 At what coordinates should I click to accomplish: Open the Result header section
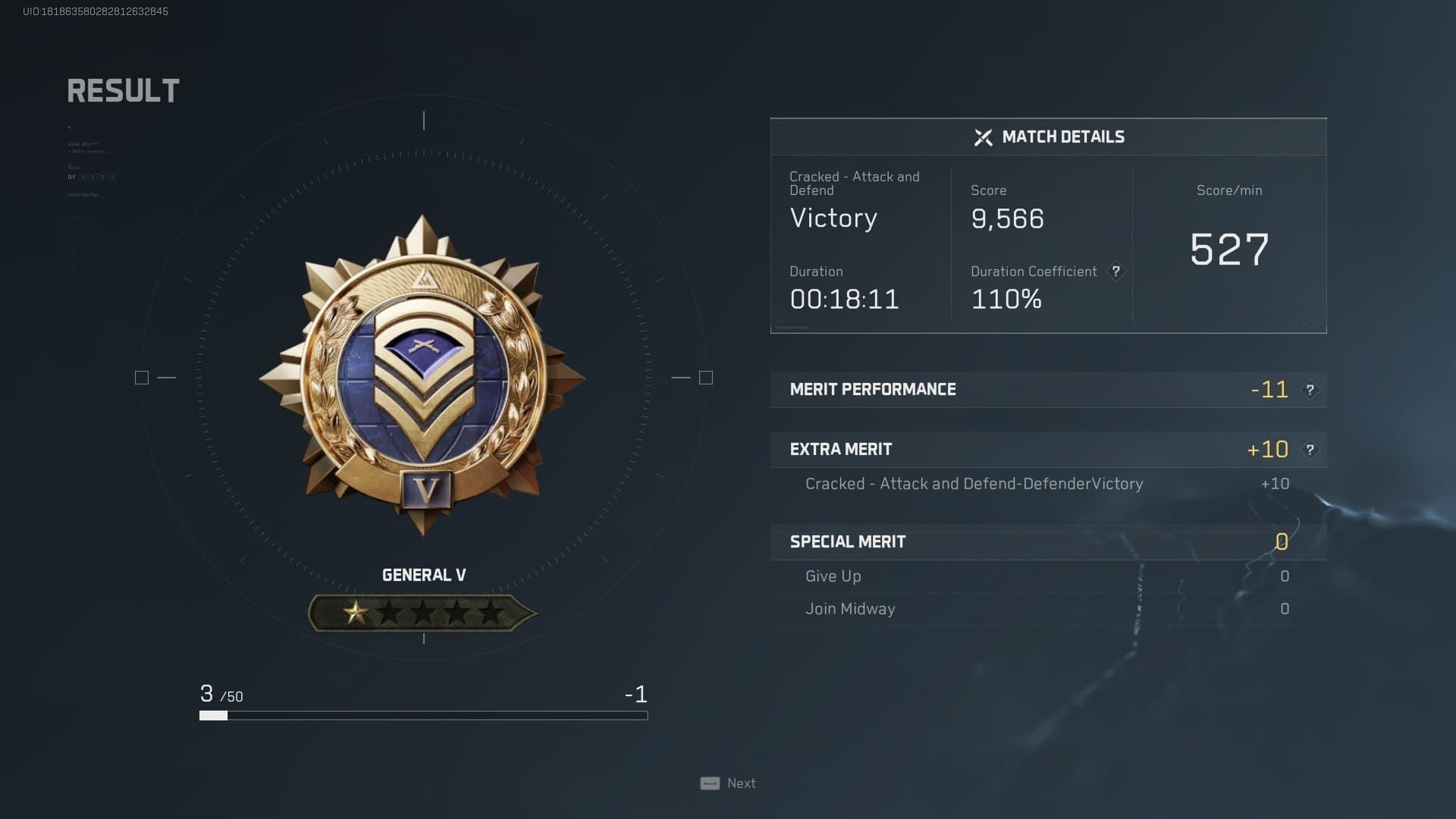123,90
